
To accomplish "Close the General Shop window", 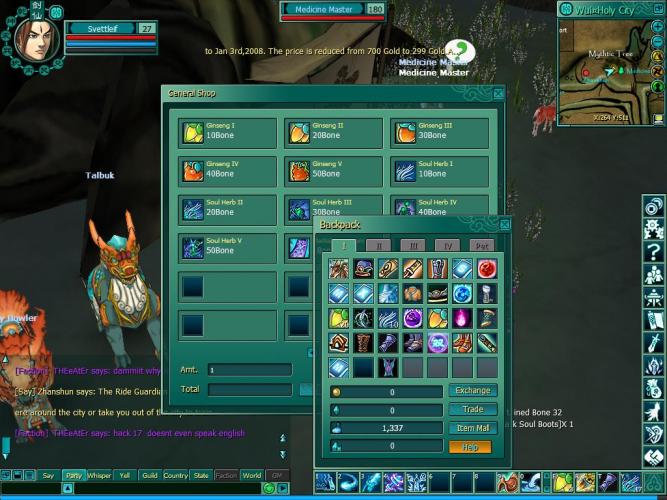I will tap(498, 94).
